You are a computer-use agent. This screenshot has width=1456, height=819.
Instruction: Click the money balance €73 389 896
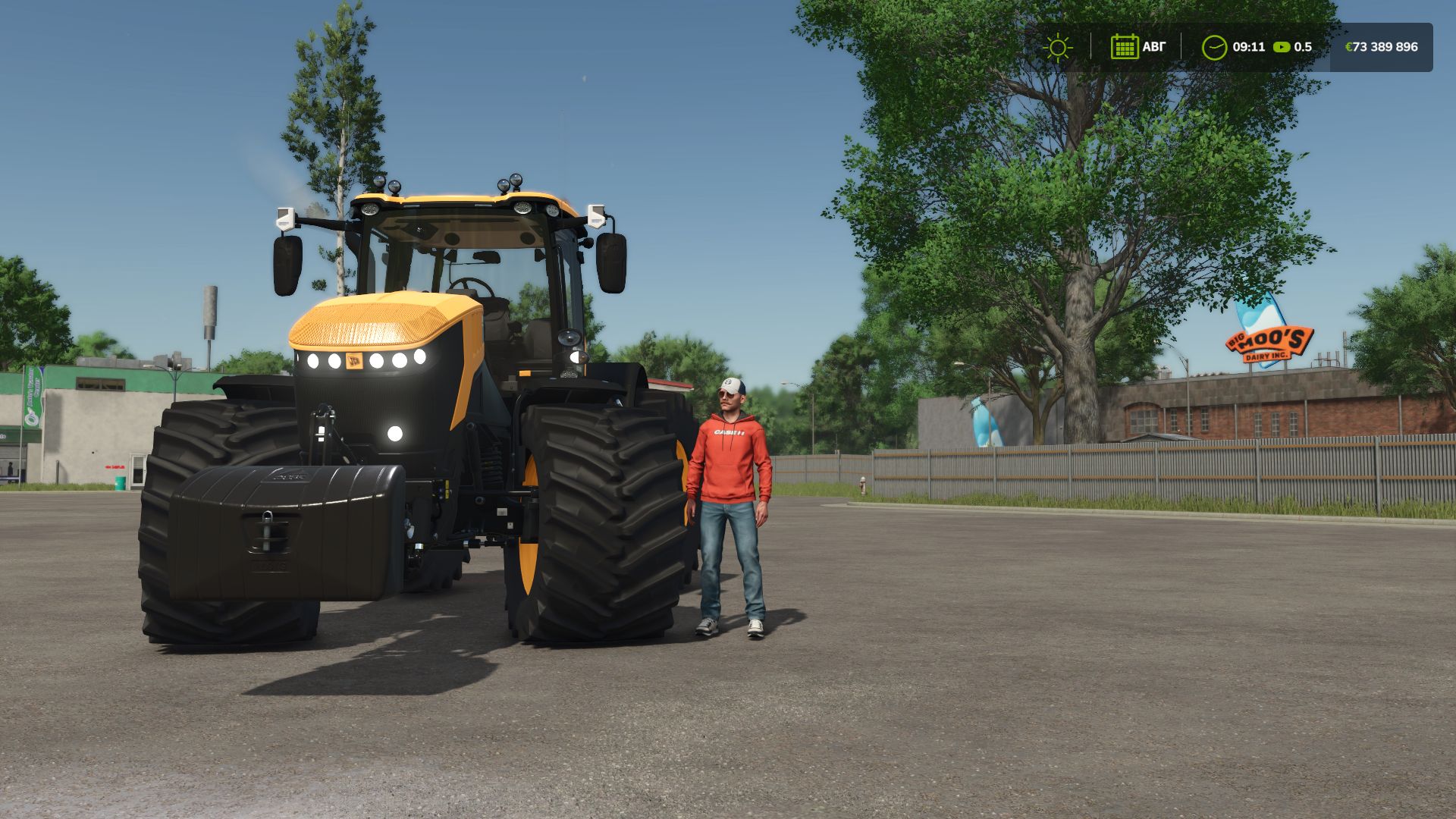[x=1382, y=47]
